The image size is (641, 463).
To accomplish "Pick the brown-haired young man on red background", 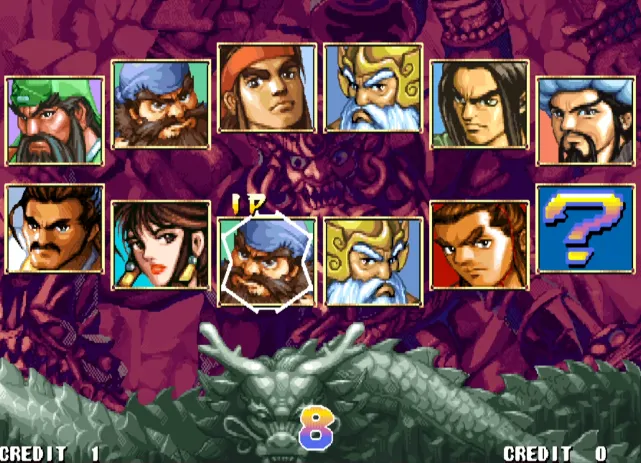I will tap(479, 244).
